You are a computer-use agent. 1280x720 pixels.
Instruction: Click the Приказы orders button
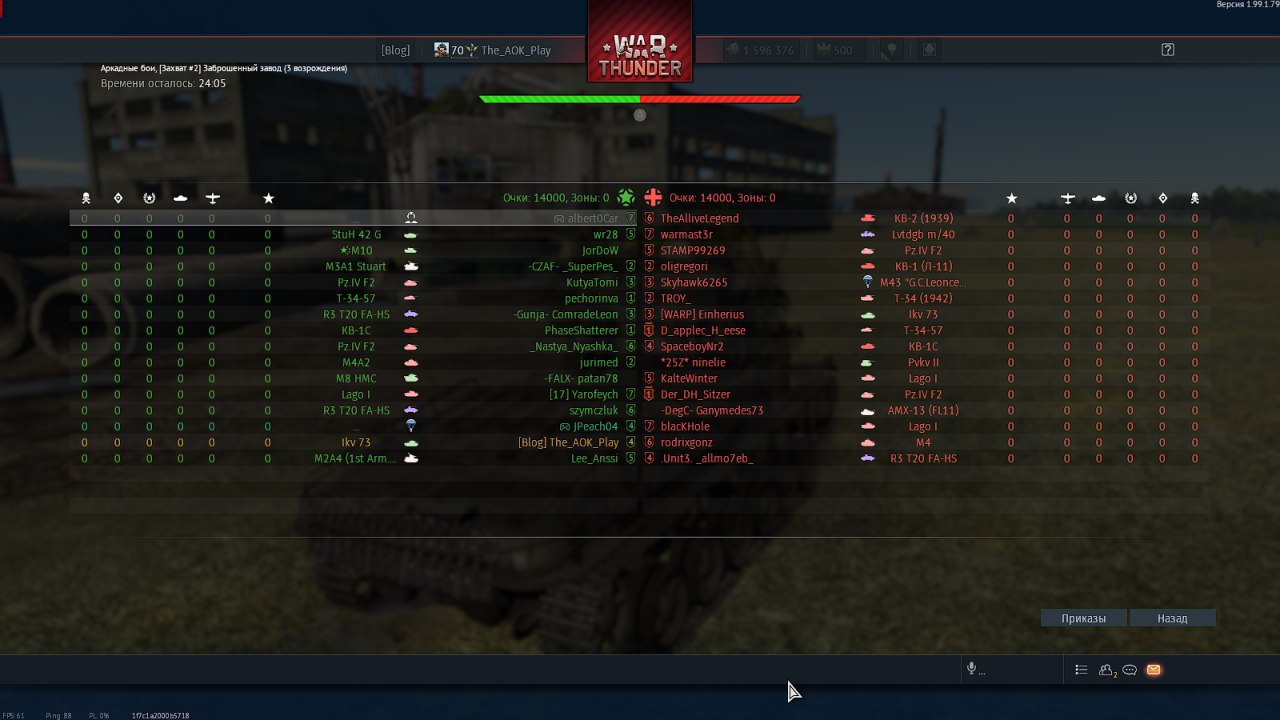coord(1084,618)
